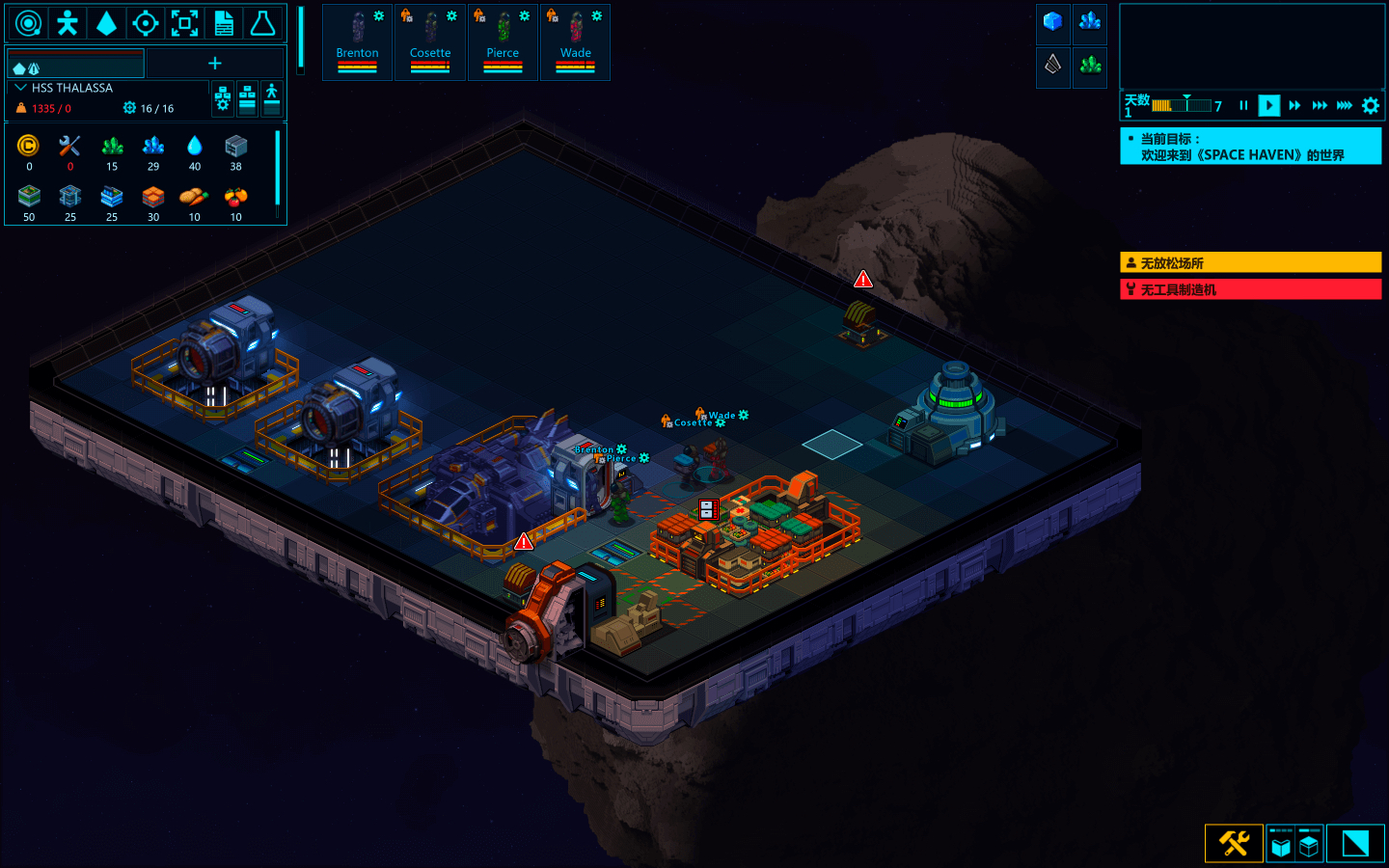1389x868 pixels.
Task: Open the logistics network icon beside HSS THALASSA
Action: point(223,98)
